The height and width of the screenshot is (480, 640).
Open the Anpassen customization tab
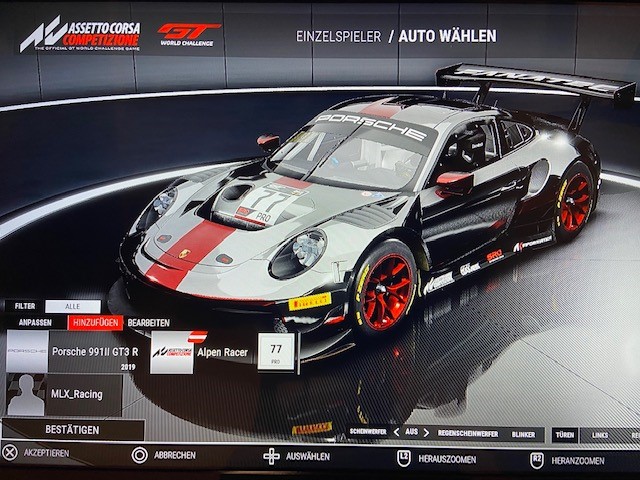point(34,323)
